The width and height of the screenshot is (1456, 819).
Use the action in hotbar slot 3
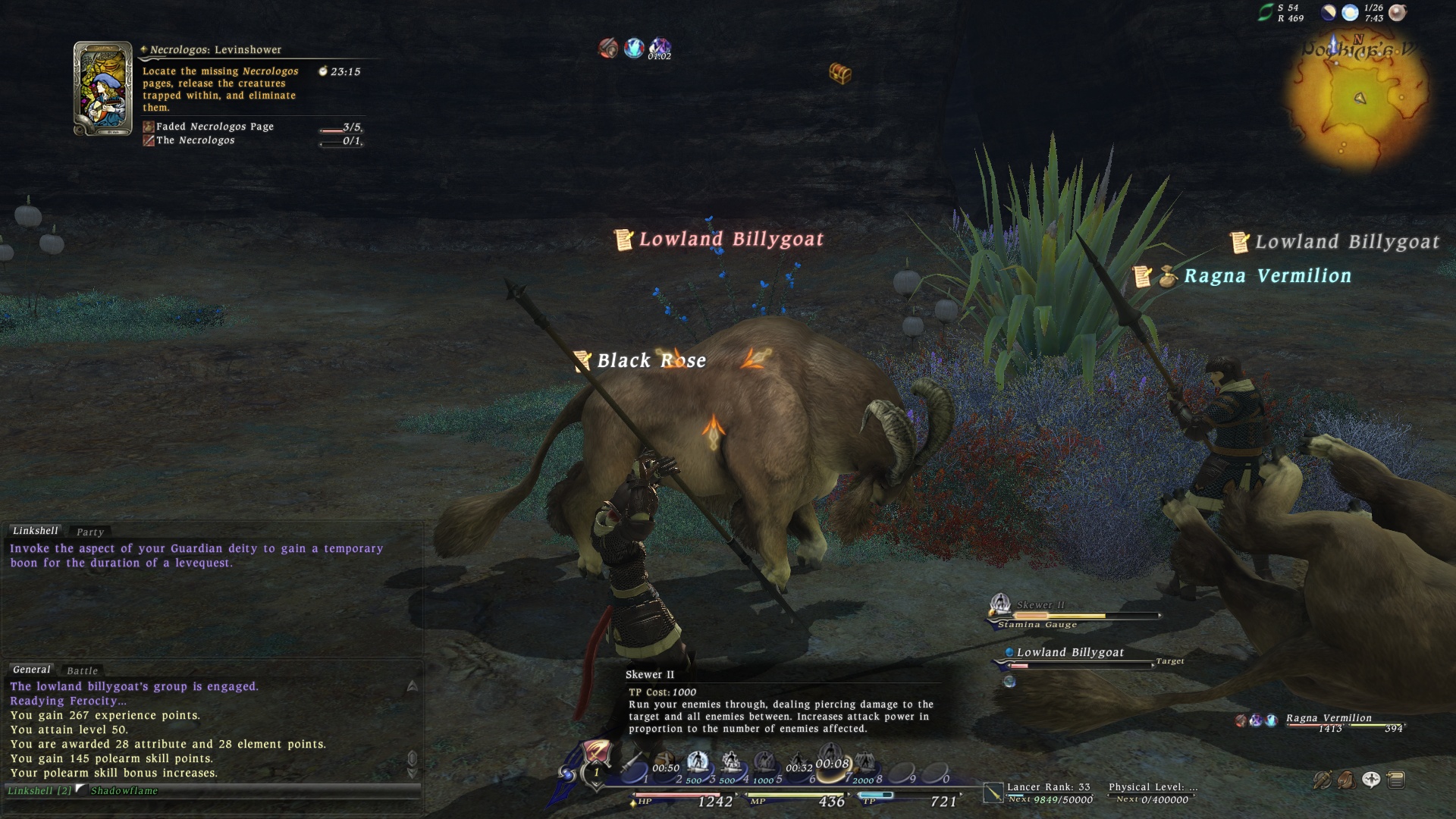coord(698,764)
